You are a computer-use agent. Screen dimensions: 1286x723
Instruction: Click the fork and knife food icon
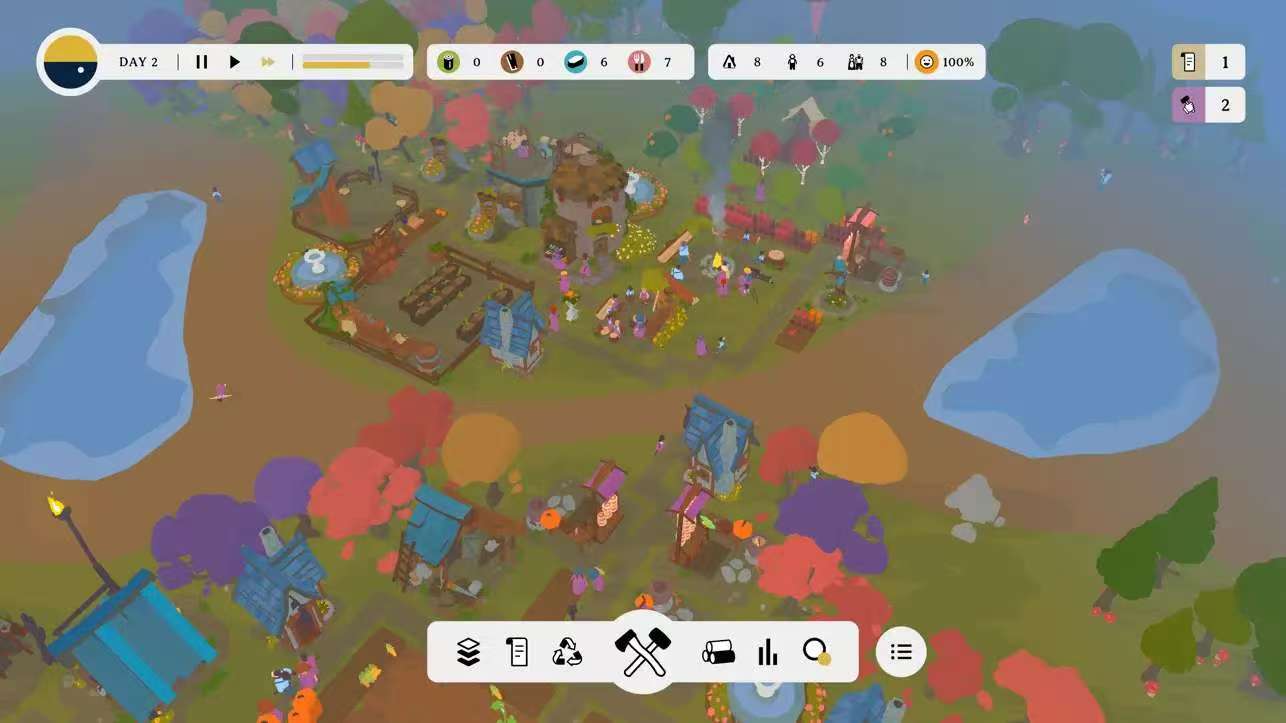pyautogui.click(x=640, y=62)
